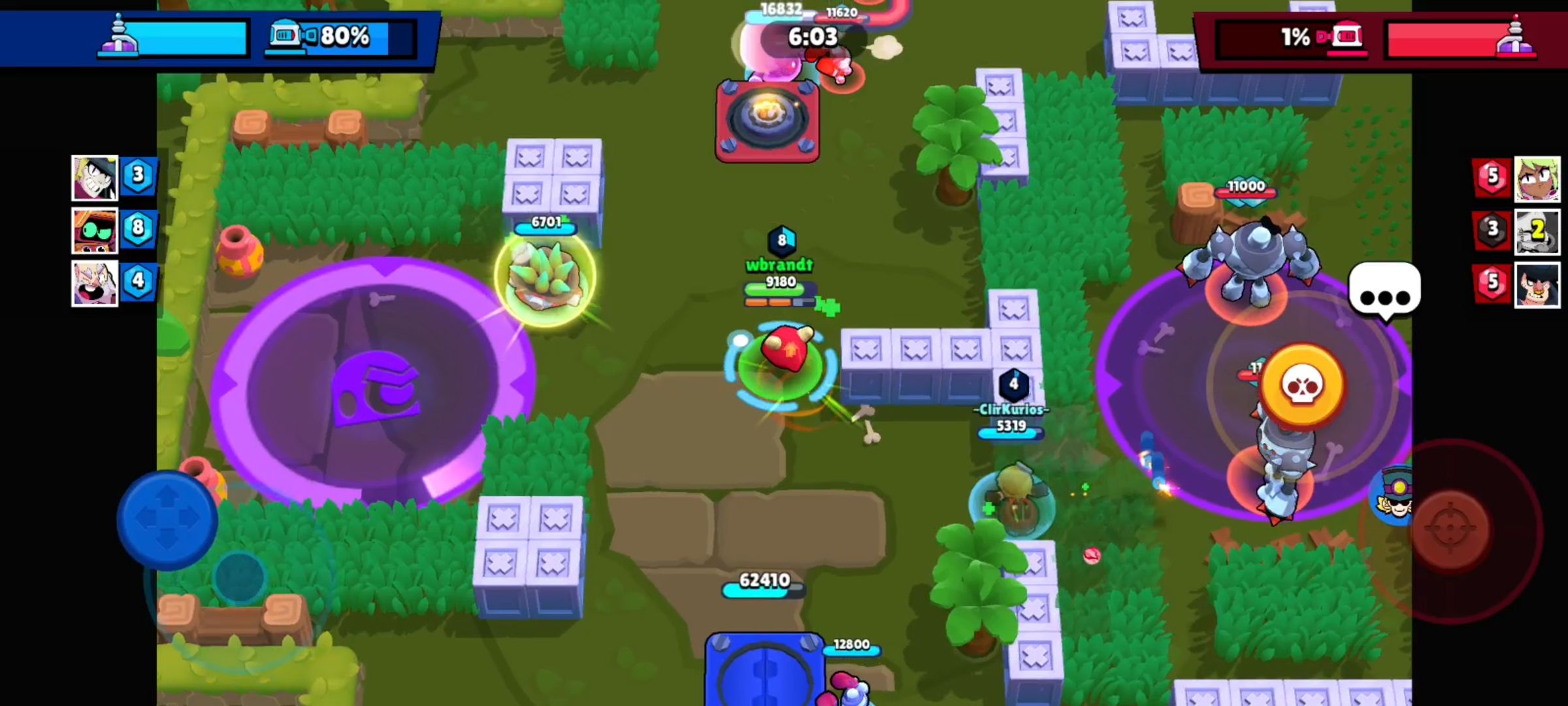This screenshot has height=706, width=1568.
Task: Tap the blue 80% charge progress bar
Action: pos(346,38)
